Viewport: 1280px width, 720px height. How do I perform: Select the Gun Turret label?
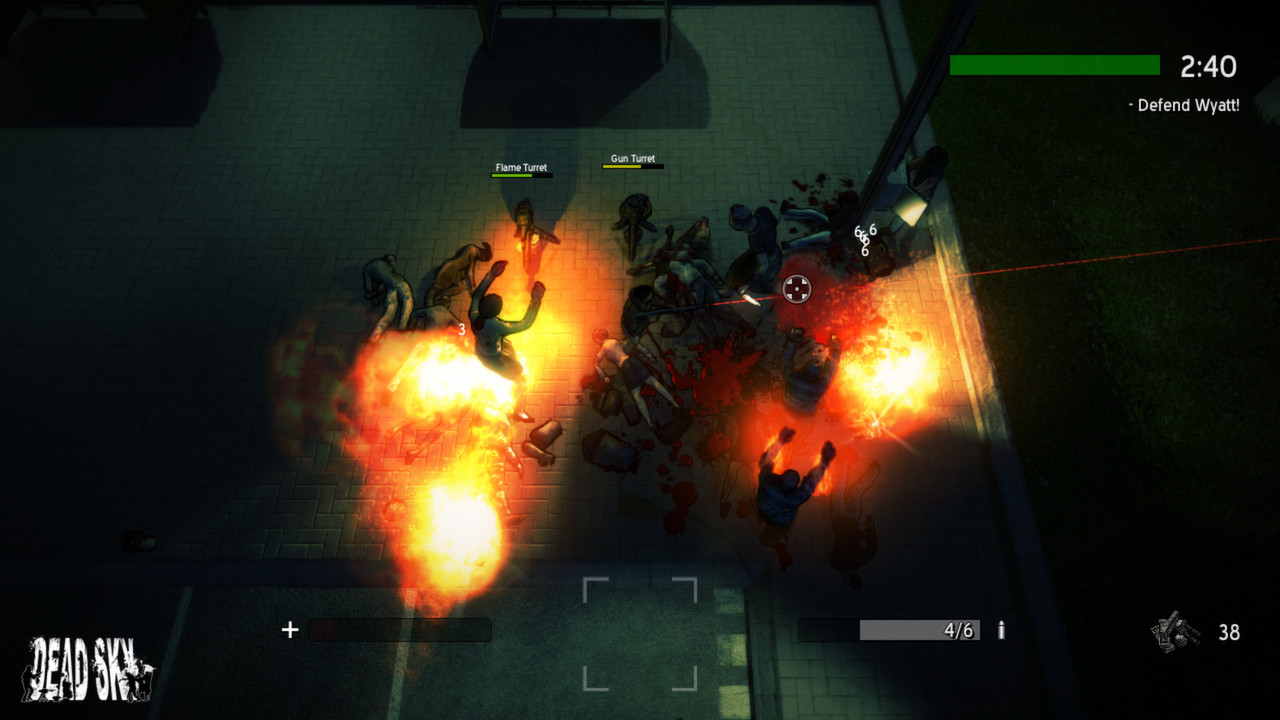[x=633, y=159]
